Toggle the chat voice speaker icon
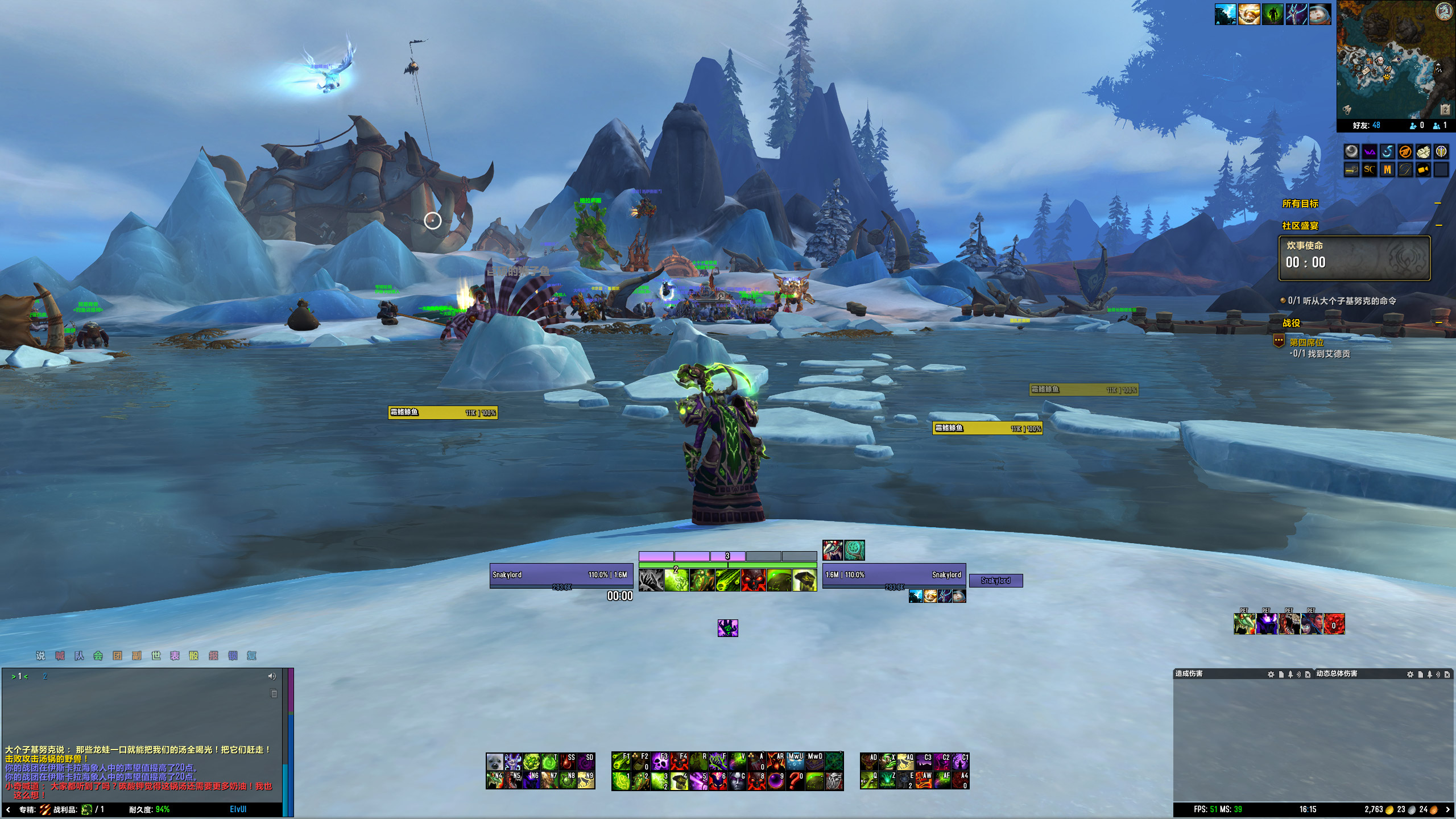This screenshot has height=819, width=1456. (x=272, y=676)
